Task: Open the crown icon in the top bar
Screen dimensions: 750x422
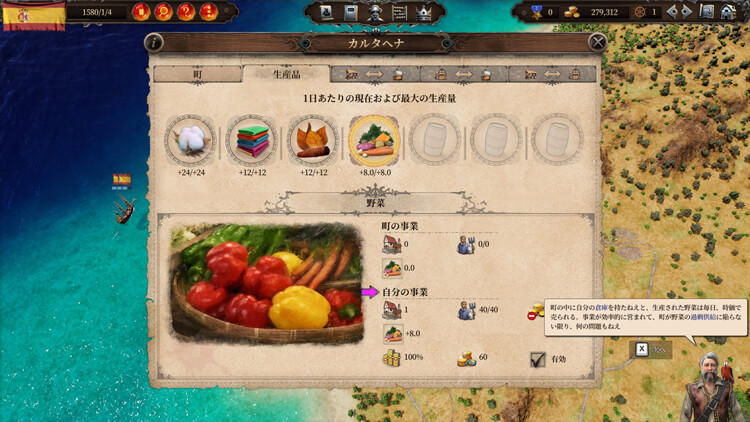Action: pyautogui.click(x=423, y=12)
